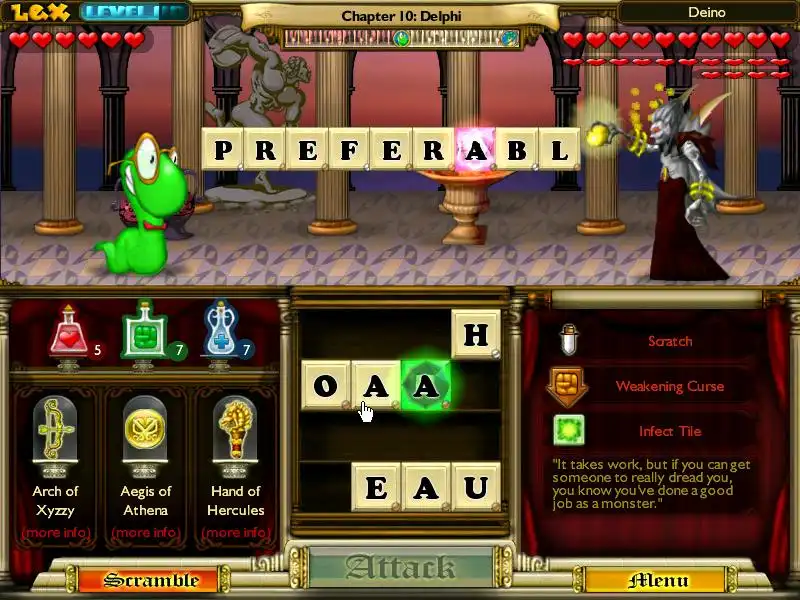Click the Scramble button
The height and width of the screenshot is (600, 800).
(151, 580)
